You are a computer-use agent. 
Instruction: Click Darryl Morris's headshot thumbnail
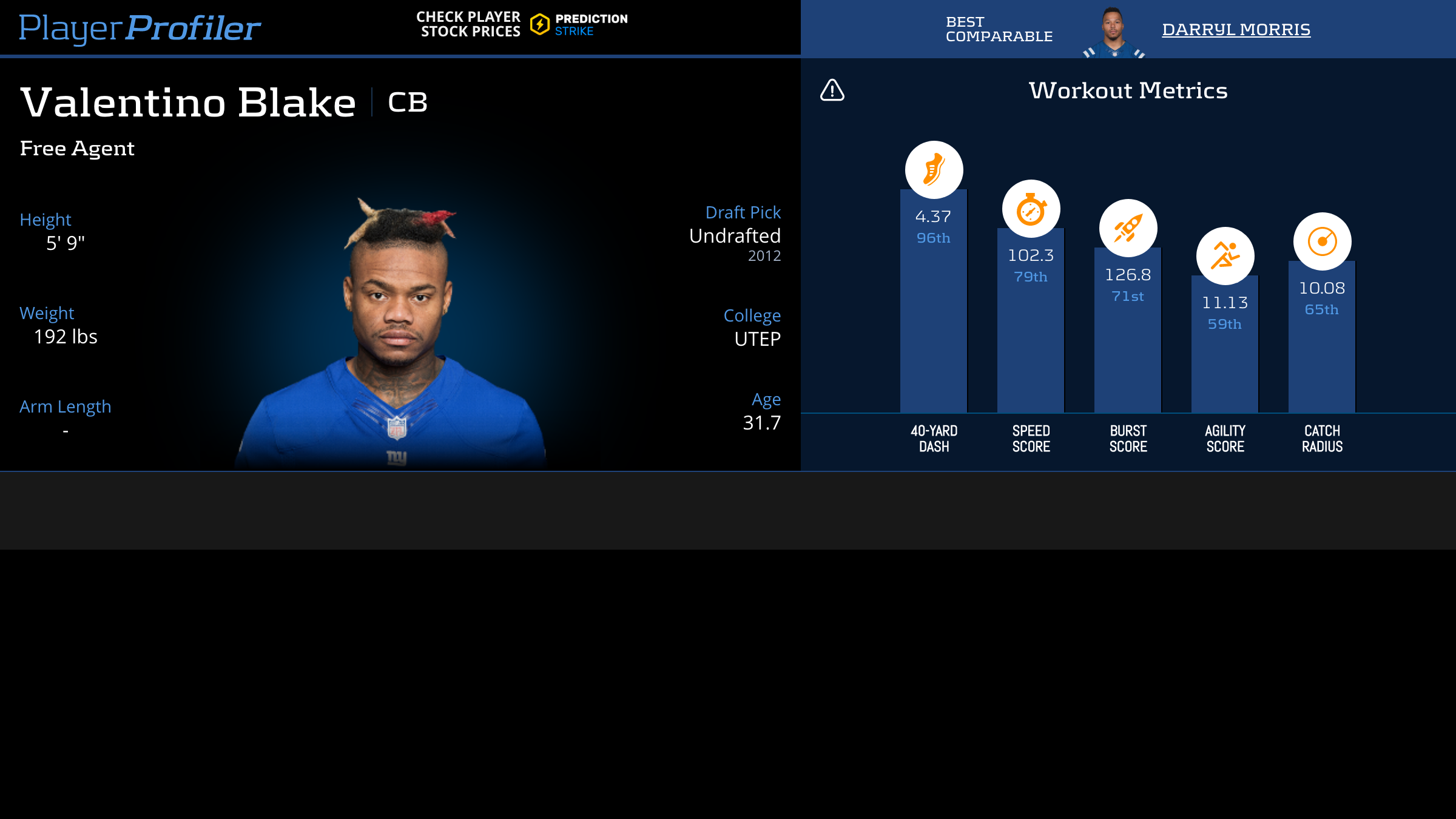(1113, 33)
